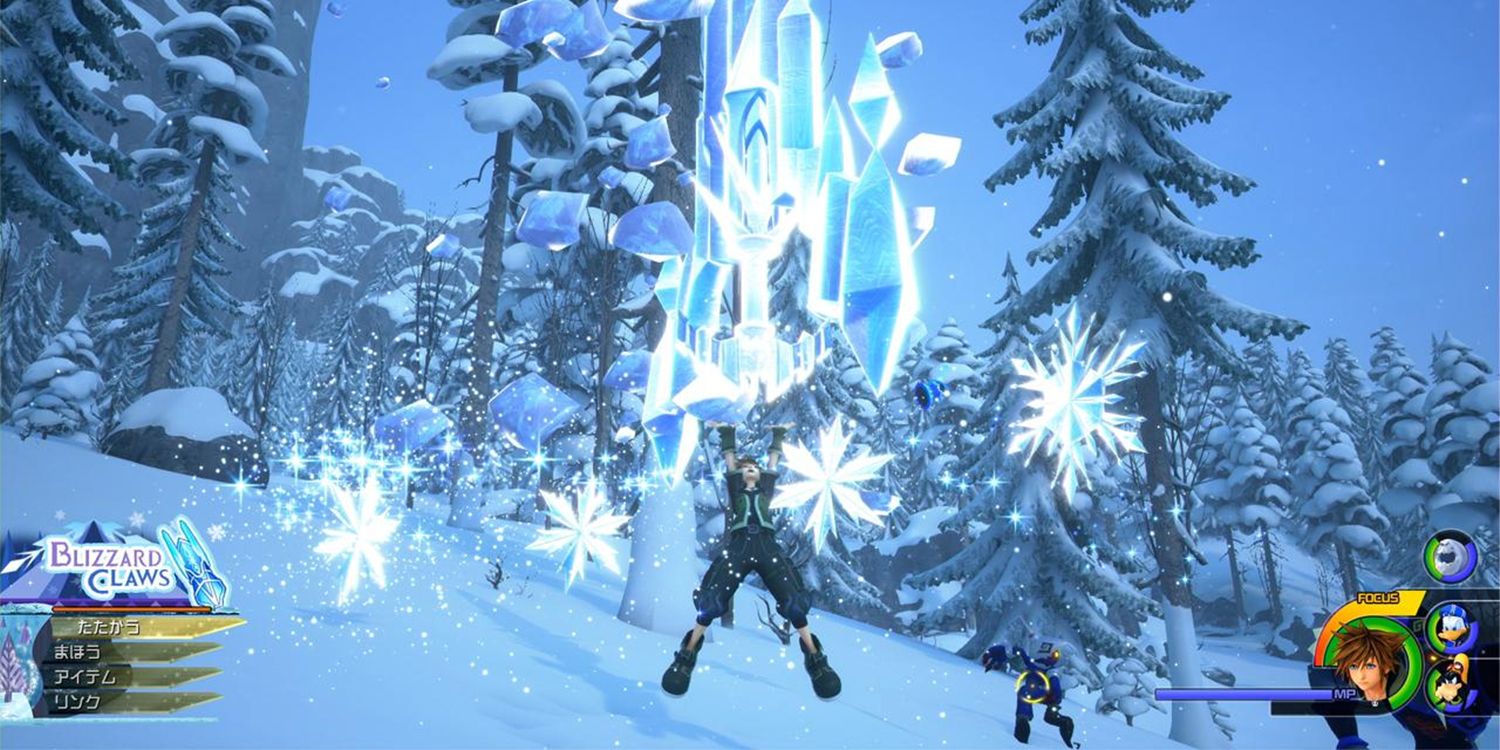Click the FOCUS gauge label
1500x750 pixels.
(x=1378, y=598)
